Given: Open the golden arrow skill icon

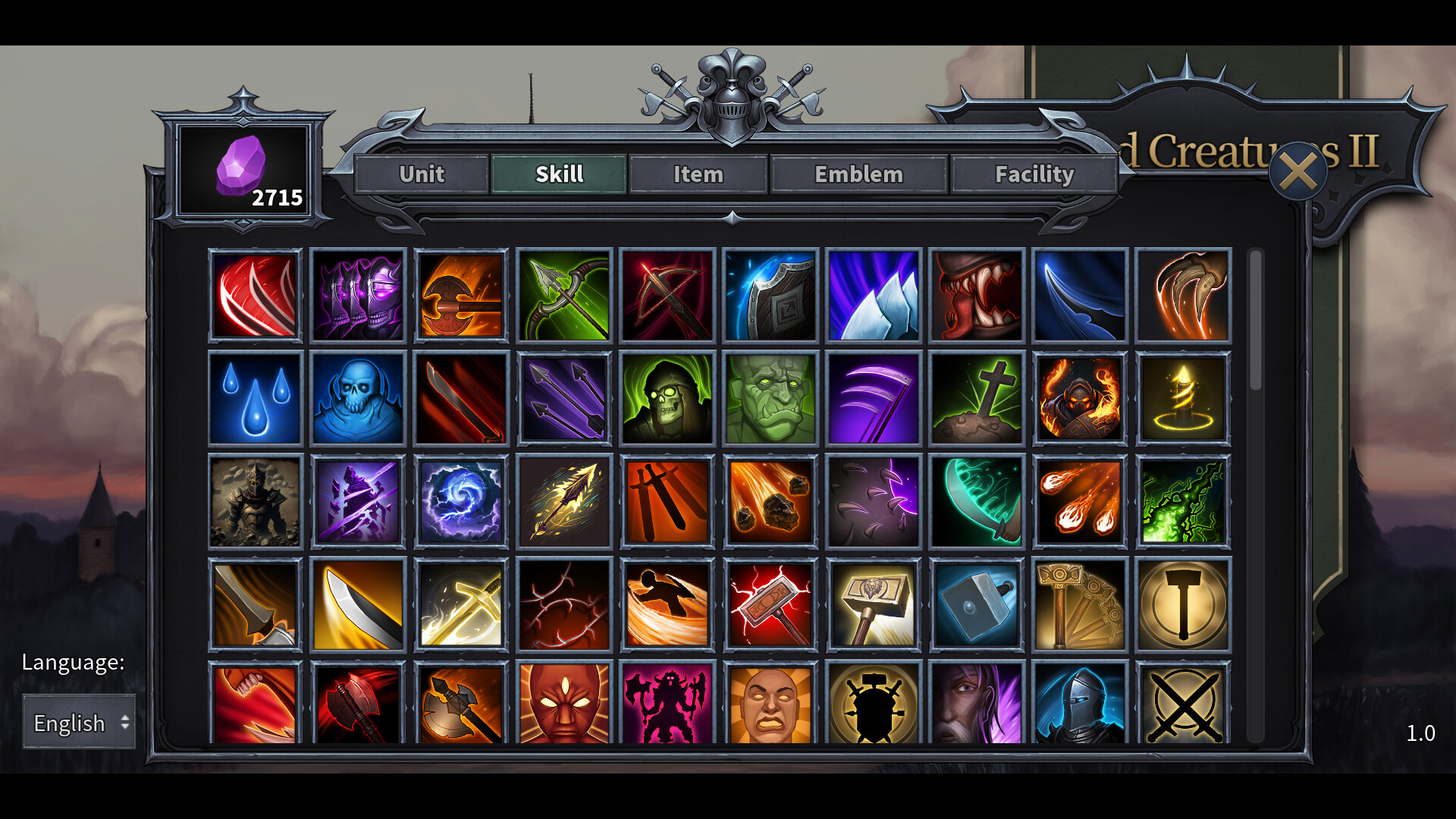Looking at the screenshot, I should coord(564,500).
